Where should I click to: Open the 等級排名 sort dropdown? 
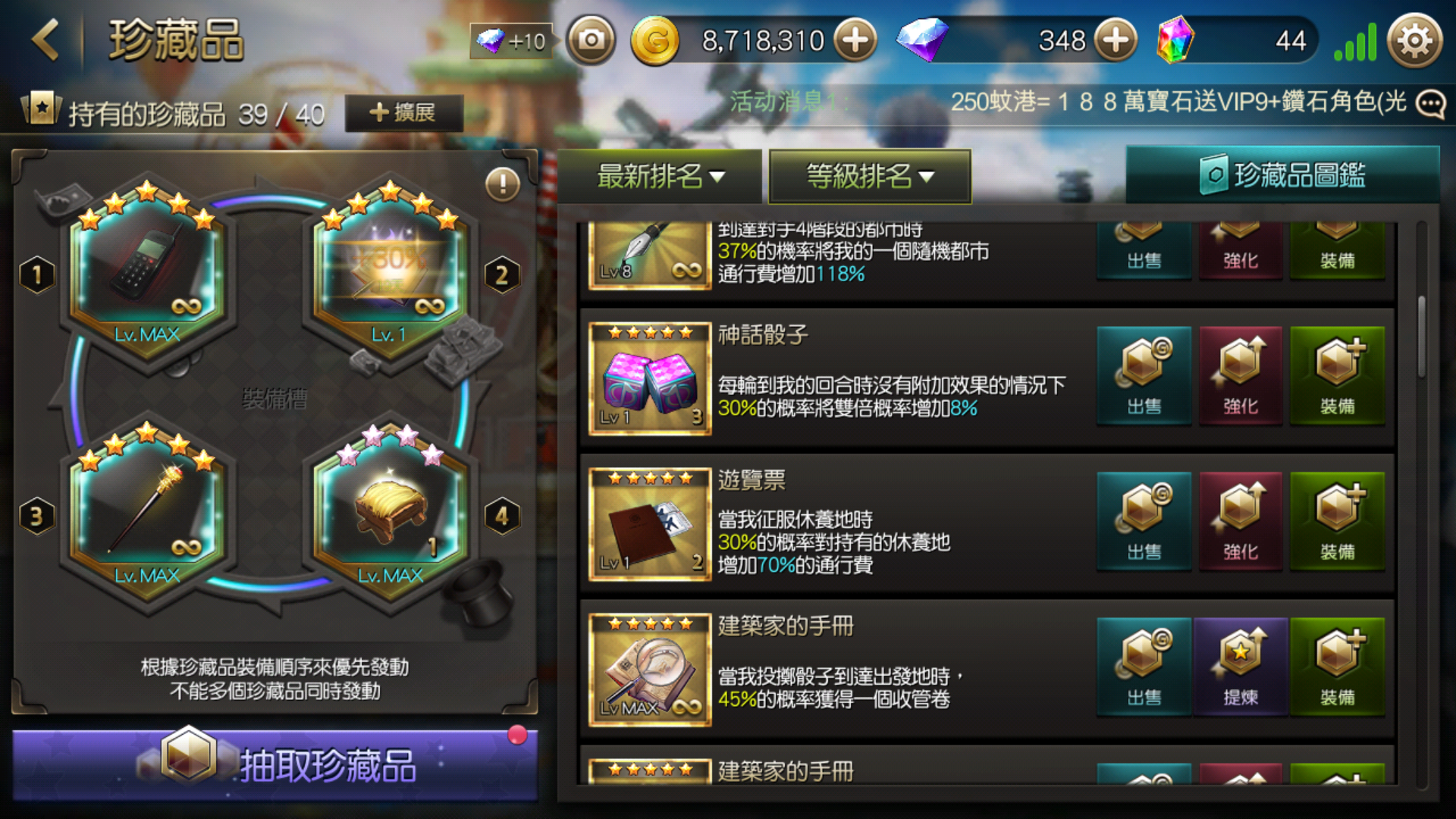click(x=869, y=177)
